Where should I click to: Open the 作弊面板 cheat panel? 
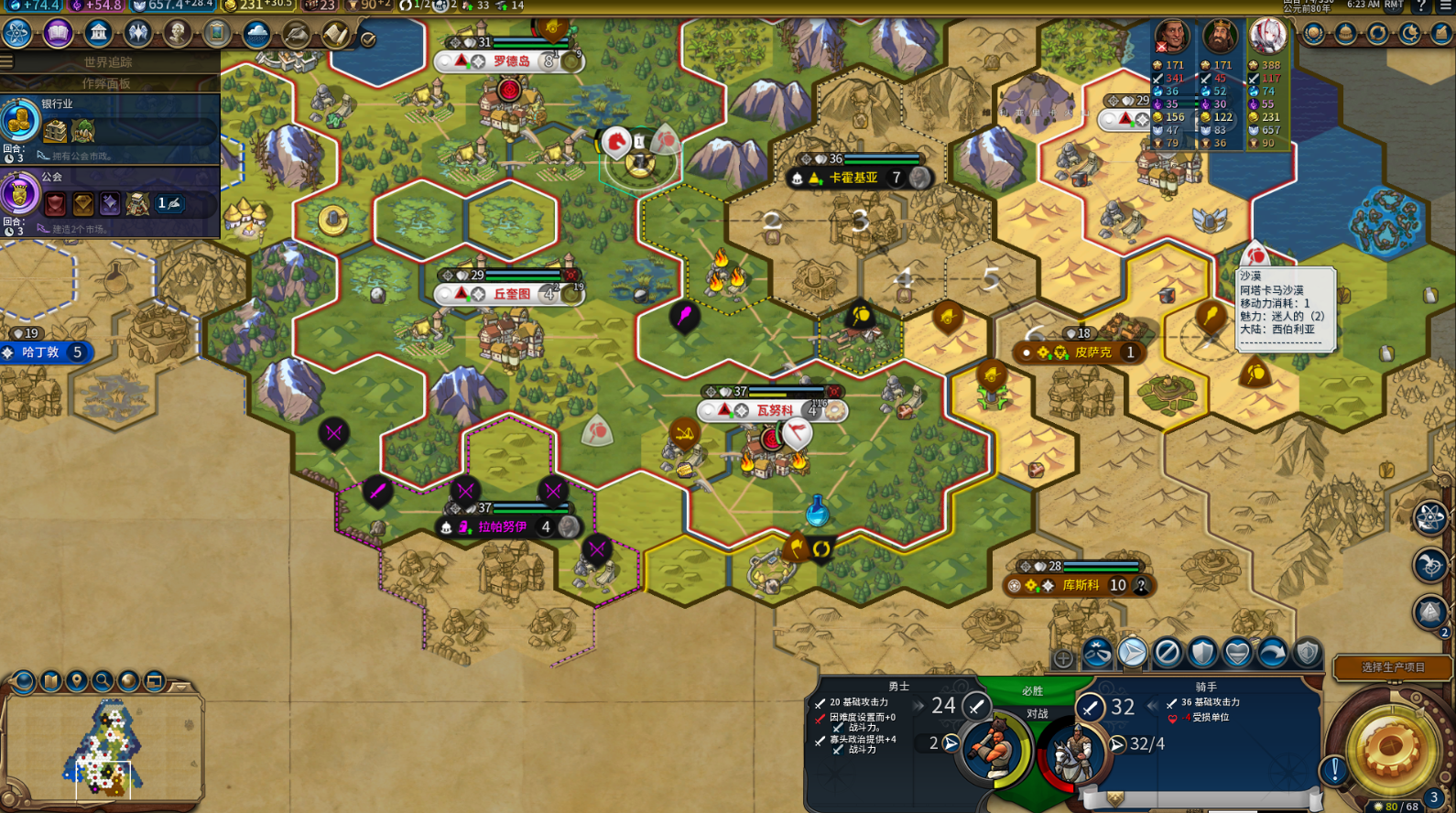(106, 83)
